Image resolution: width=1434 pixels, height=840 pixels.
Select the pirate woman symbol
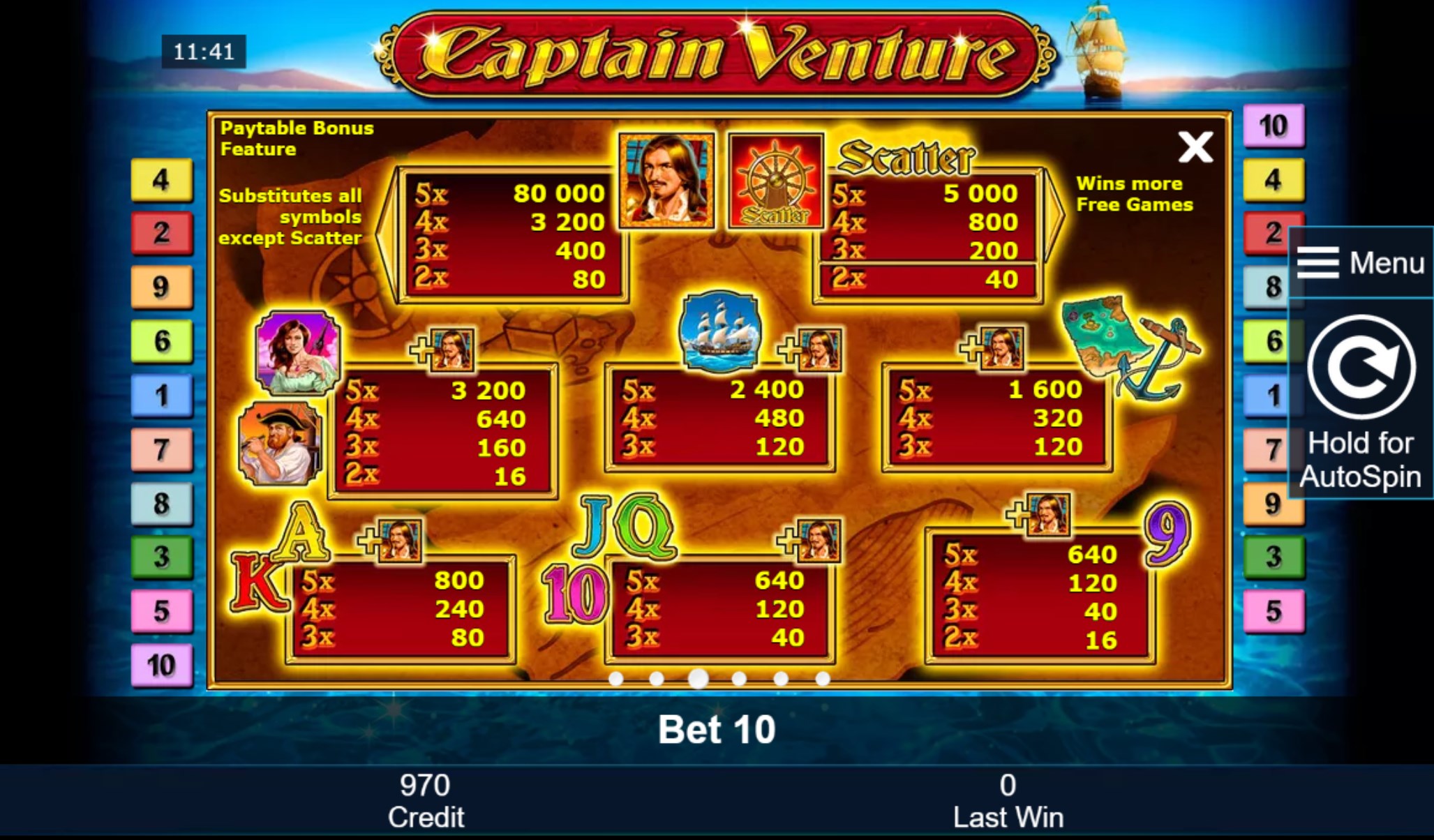tap(296, 352)
